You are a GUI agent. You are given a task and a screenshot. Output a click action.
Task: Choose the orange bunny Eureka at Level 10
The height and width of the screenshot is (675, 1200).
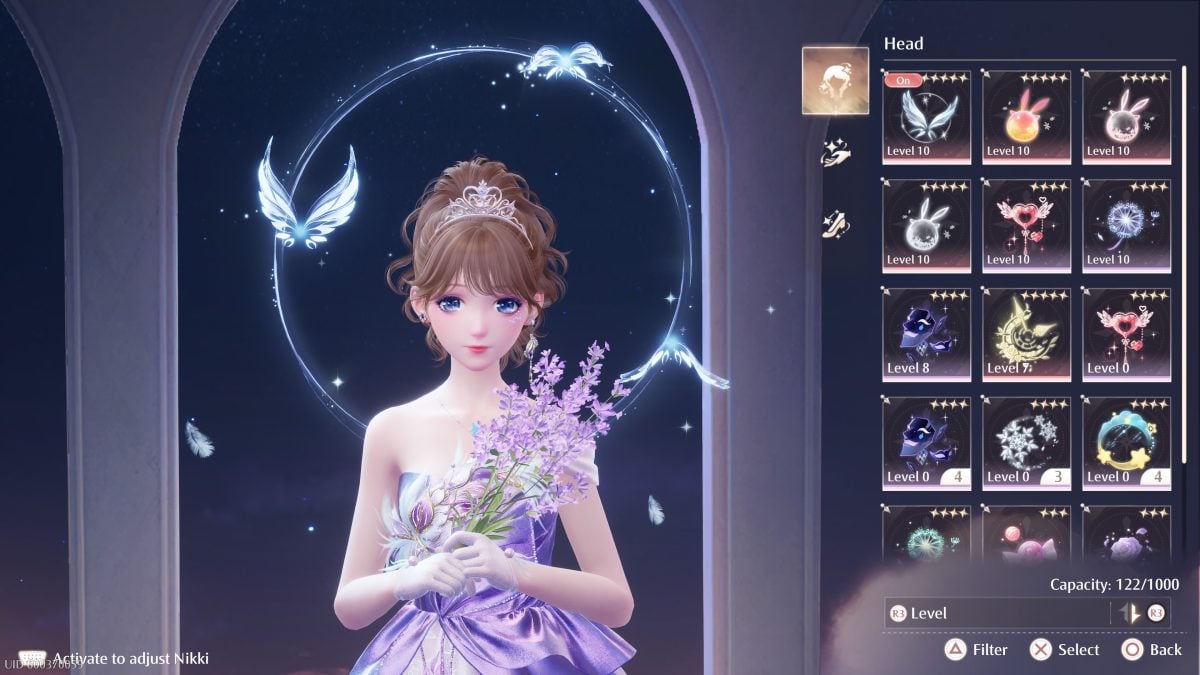[1026, 116]
